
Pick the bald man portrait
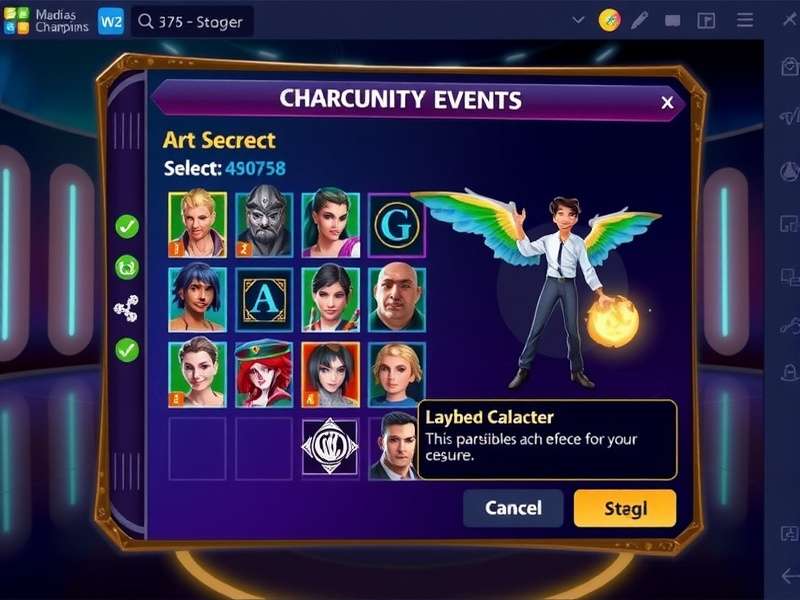(397, 298)
